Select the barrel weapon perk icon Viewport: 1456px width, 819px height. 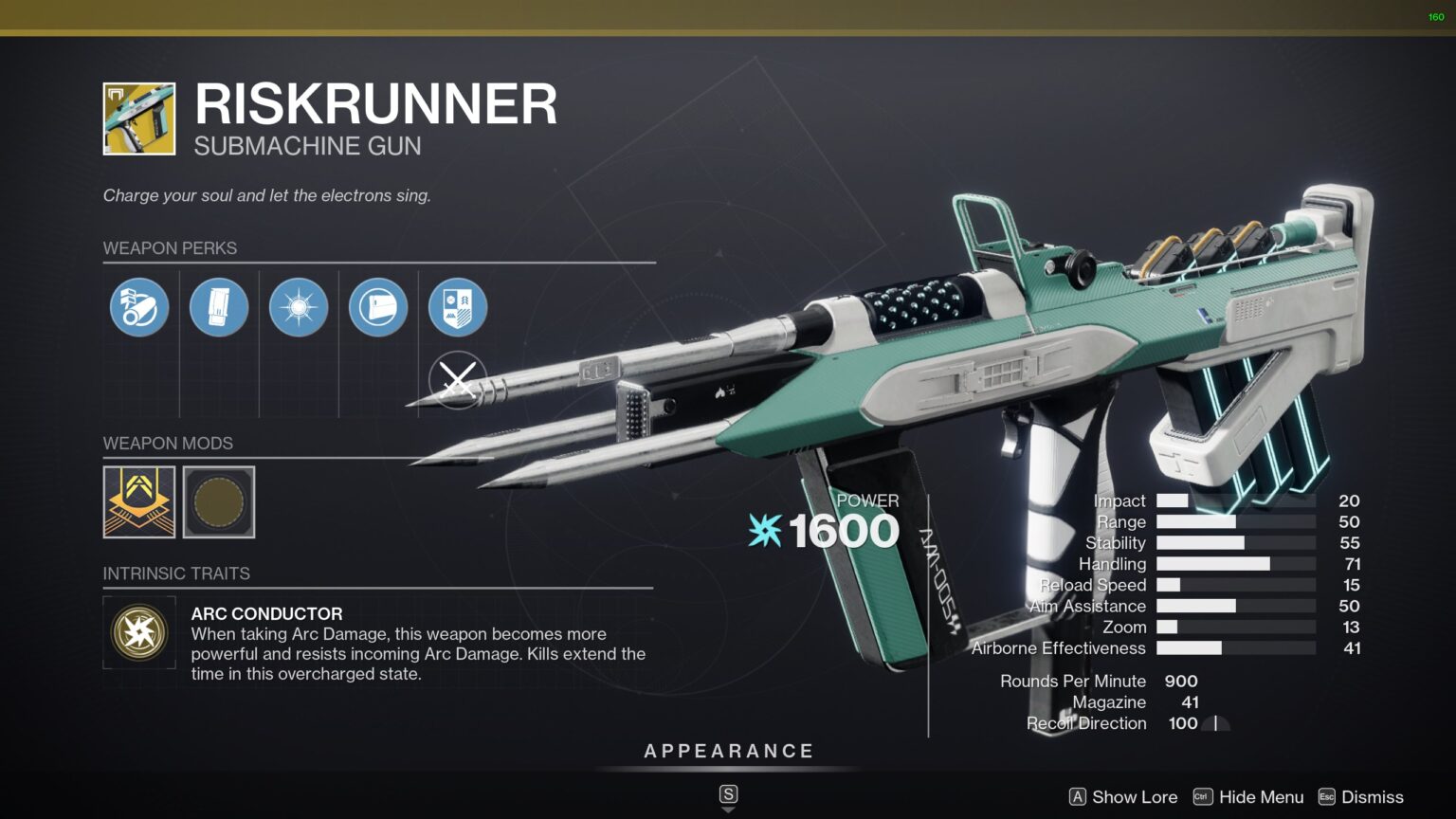[x=139, y=306]
